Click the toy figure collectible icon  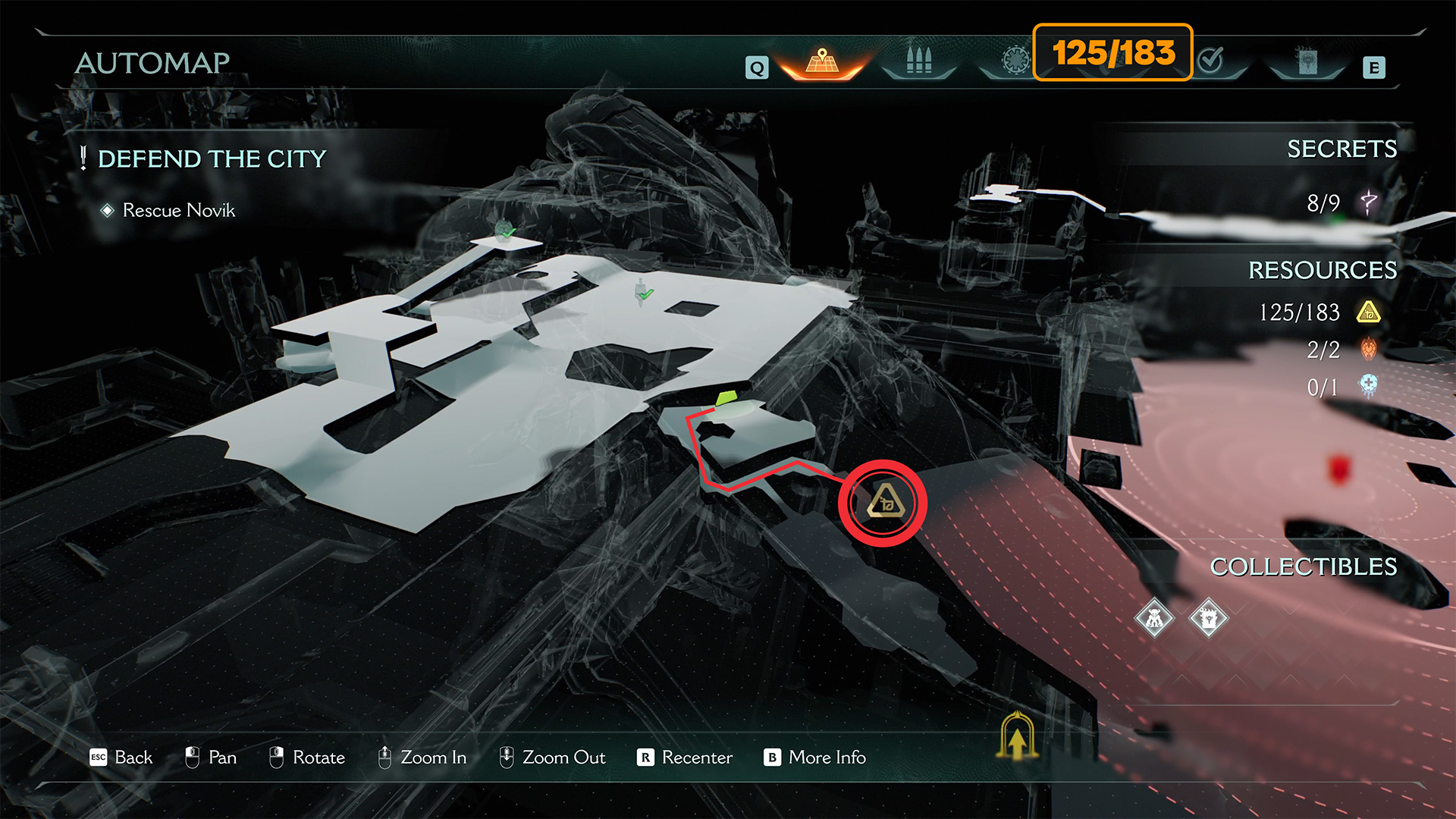click(1154, 619)
